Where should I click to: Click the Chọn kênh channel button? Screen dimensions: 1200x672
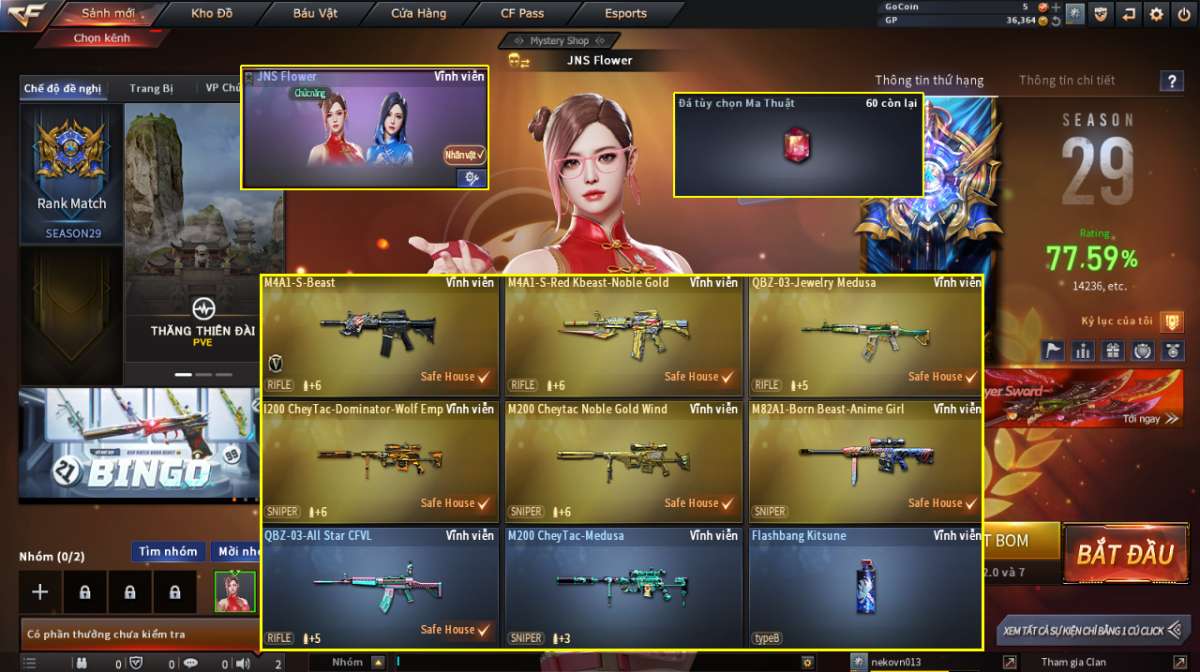[101, 38]
